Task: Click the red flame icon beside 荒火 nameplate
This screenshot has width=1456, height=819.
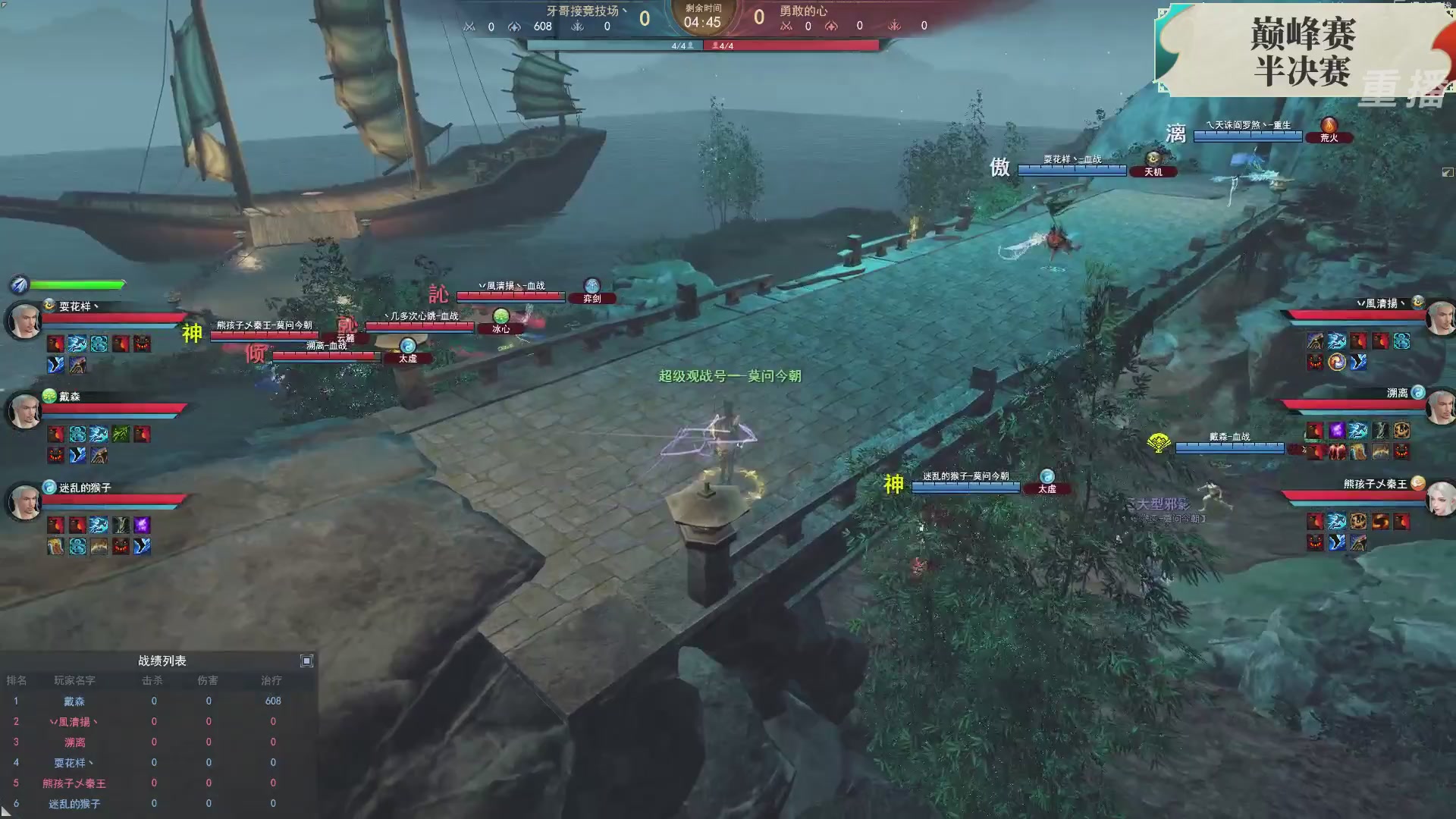Action: click(x=1329, y=124)
